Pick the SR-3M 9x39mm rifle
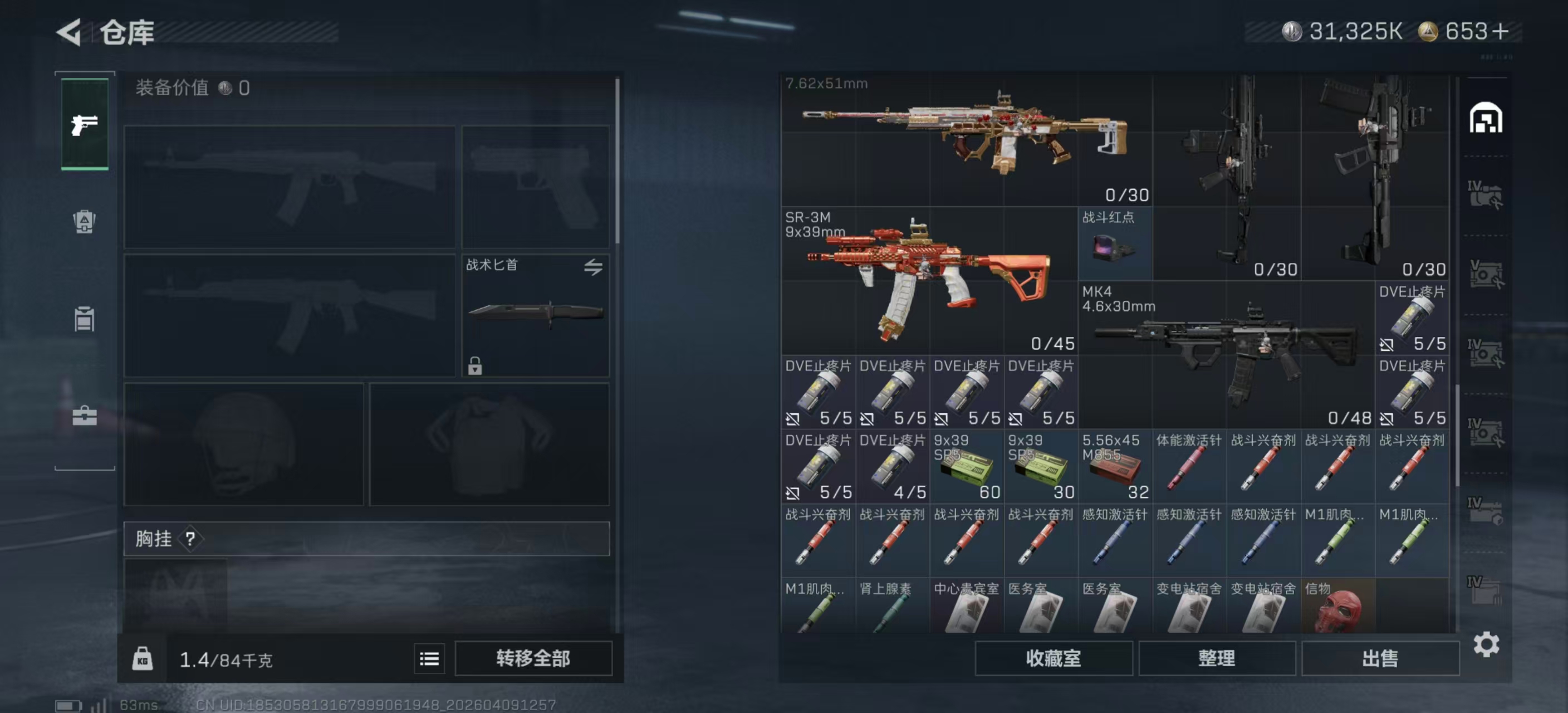The width and height of the screenshot is (1568, 713). (x=929, y=281)
